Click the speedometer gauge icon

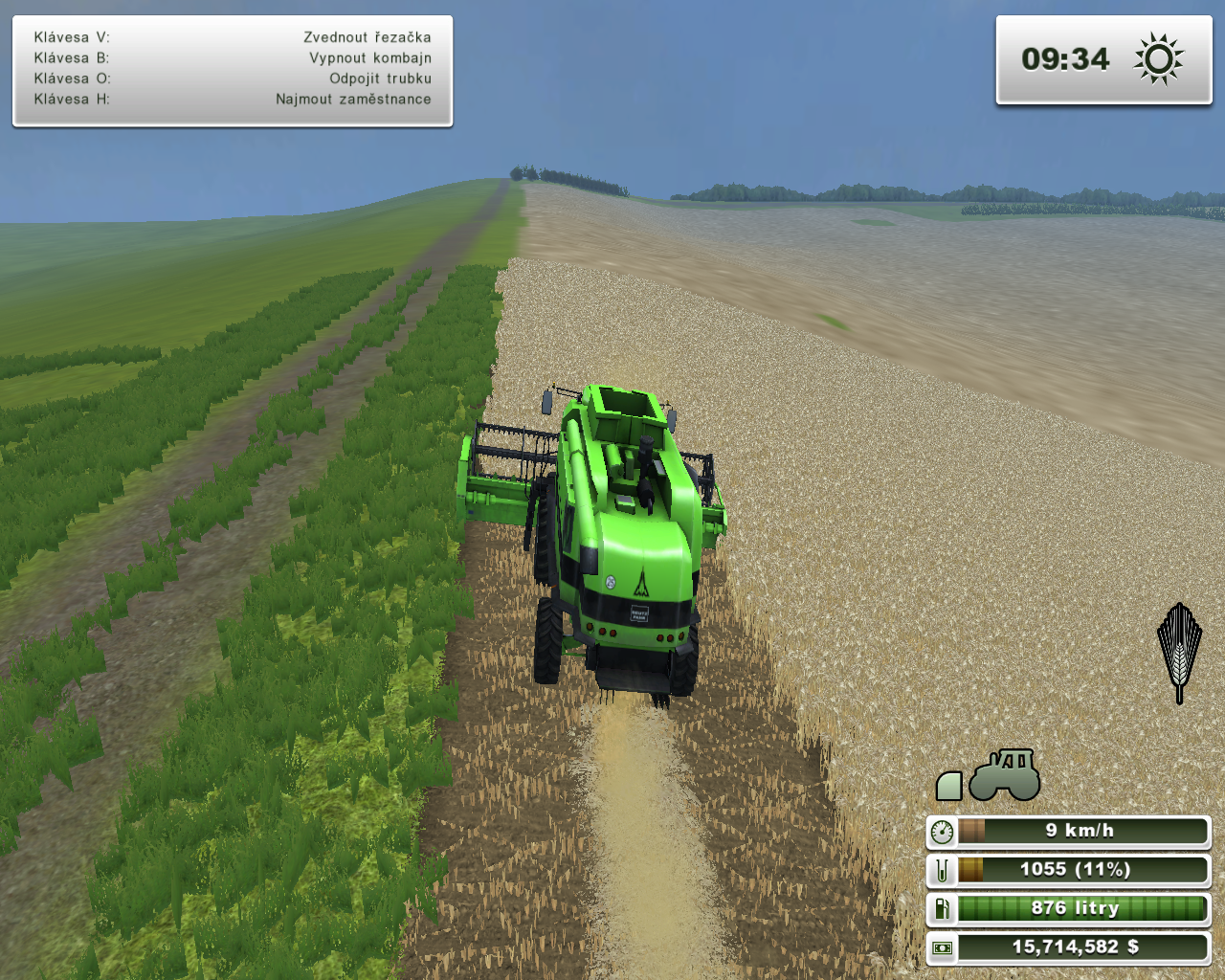[x=942, y=832]
